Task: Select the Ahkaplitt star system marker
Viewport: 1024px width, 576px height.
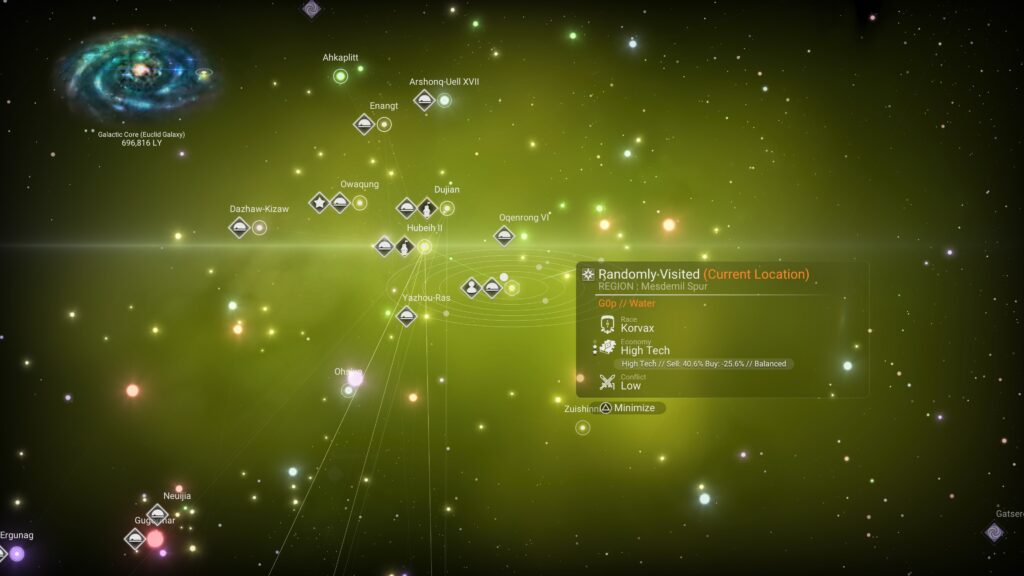Action: pyautogui.click(x=340, y=76)
